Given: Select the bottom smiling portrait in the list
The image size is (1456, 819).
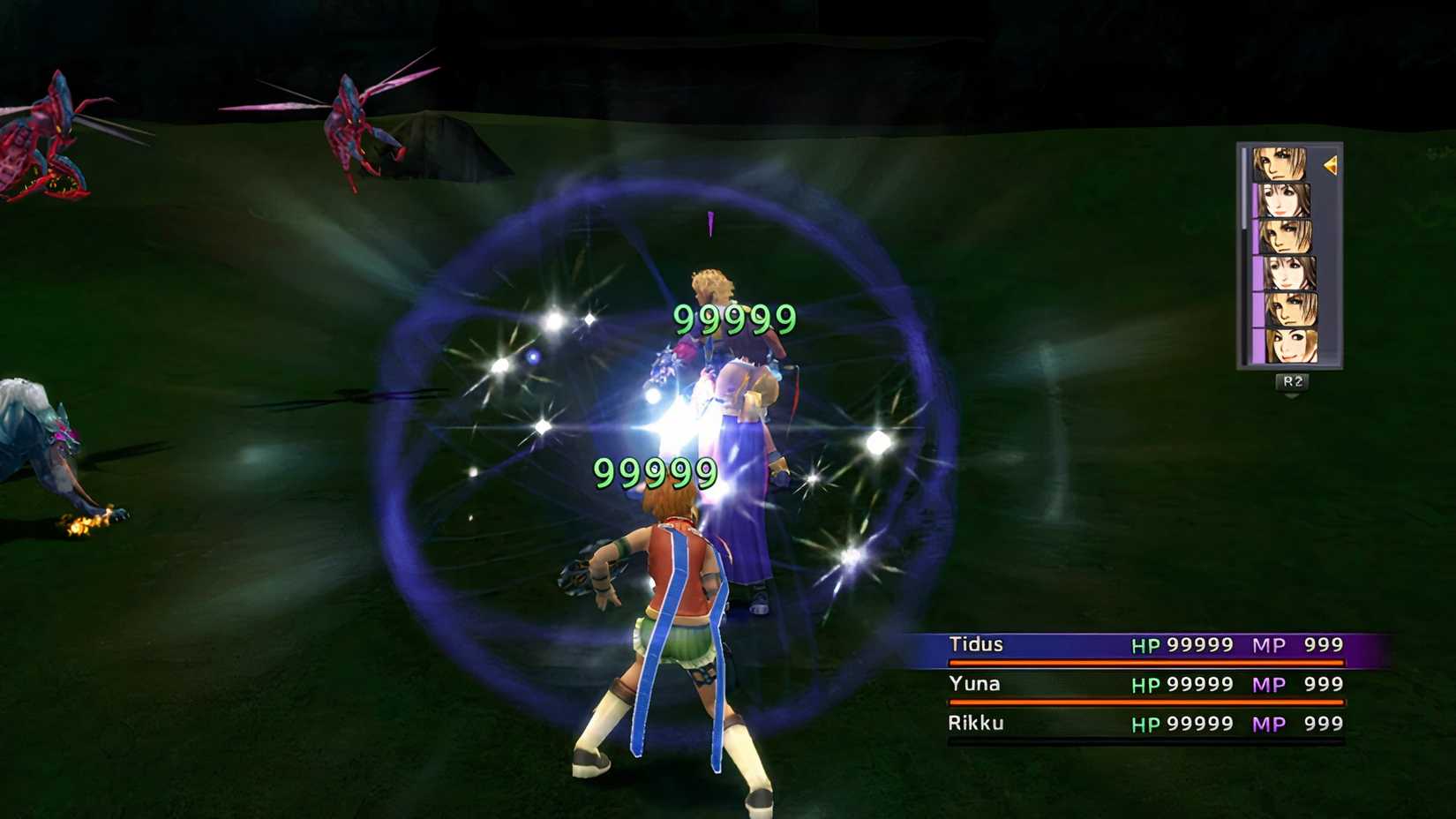Looking at the screenshot, I should tap(1289, 344).
